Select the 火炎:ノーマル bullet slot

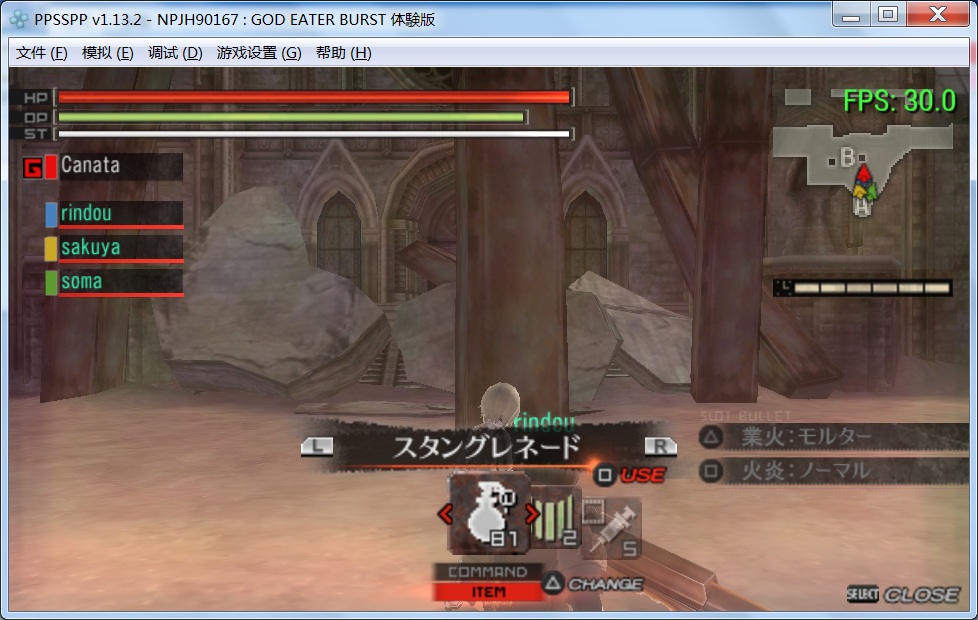click(x=832, y=469)
